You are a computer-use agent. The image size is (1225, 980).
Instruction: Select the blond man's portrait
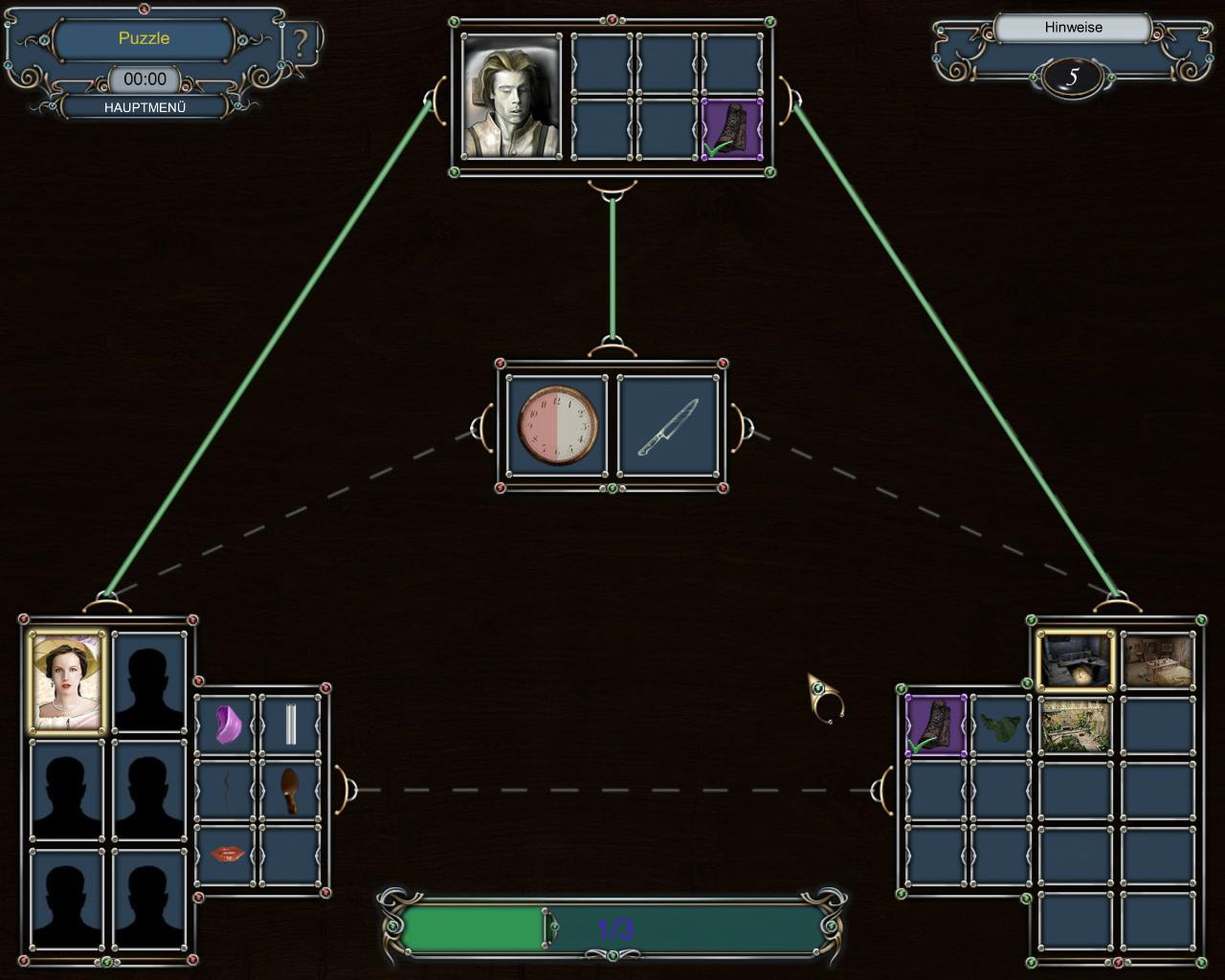[x=511, y=97]
